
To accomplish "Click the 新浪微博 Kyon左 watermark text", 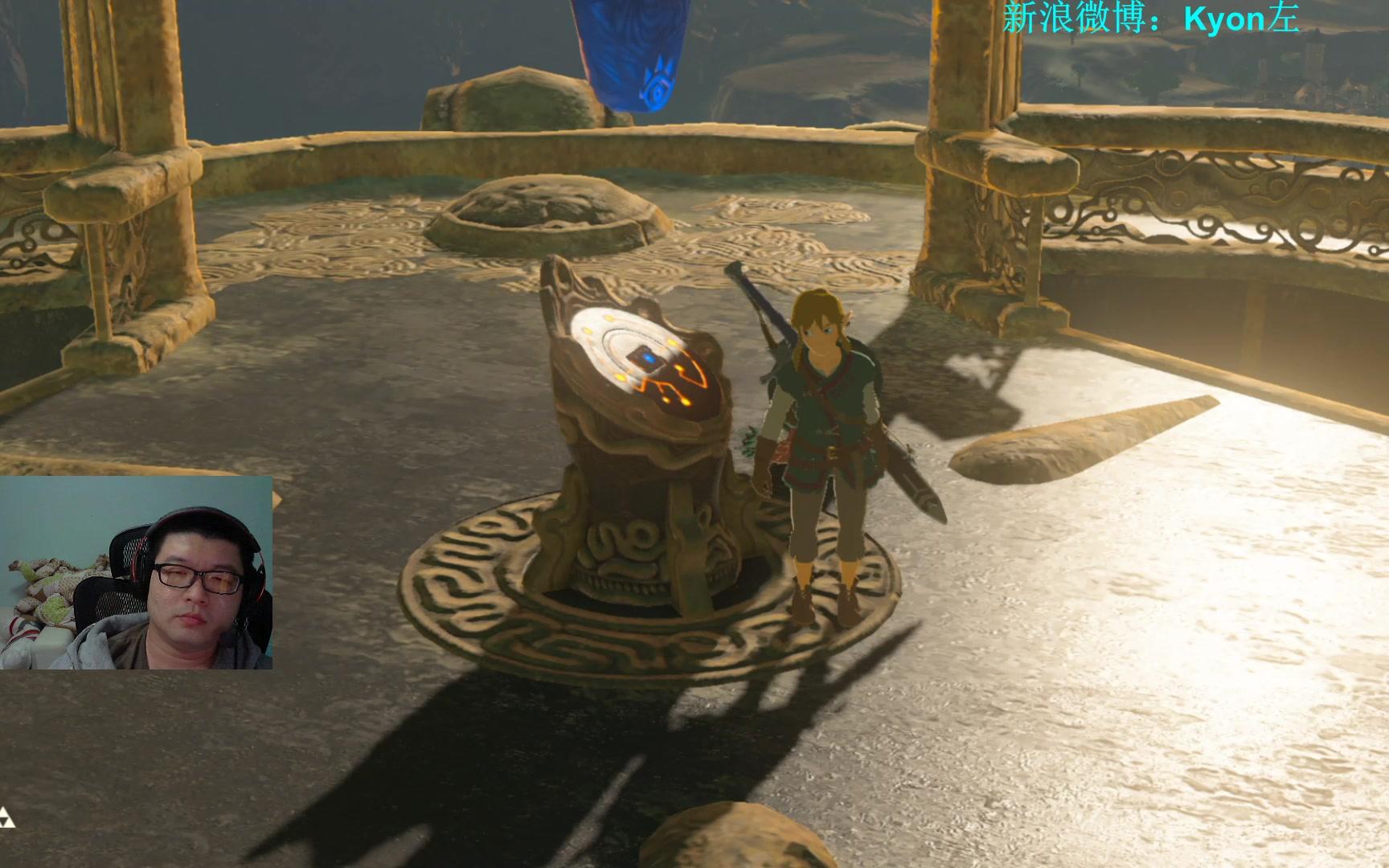I will pos(1150,18).
